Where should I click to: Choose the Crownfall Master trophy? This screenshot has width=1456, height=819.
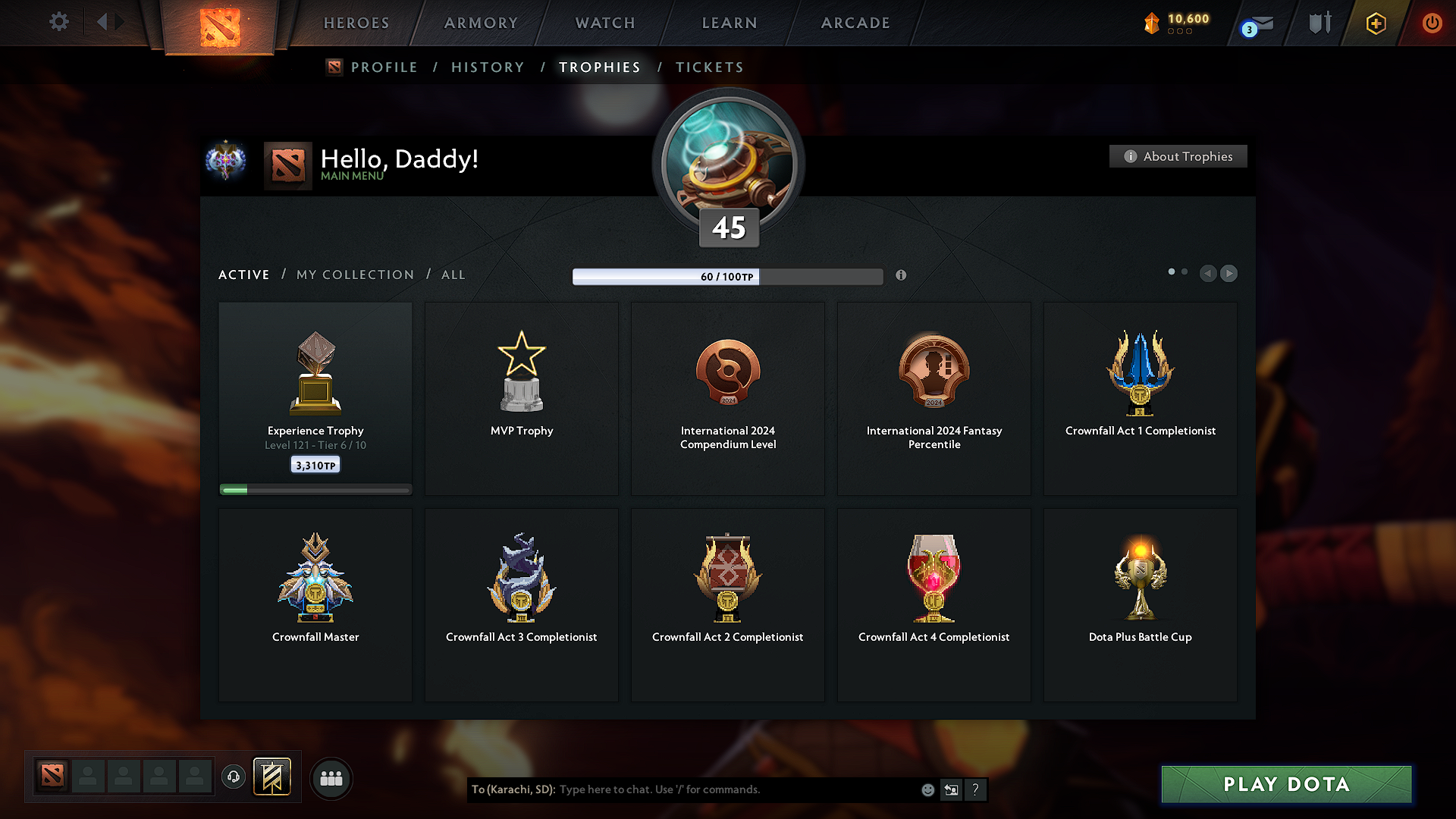click(x=315, y=604)
